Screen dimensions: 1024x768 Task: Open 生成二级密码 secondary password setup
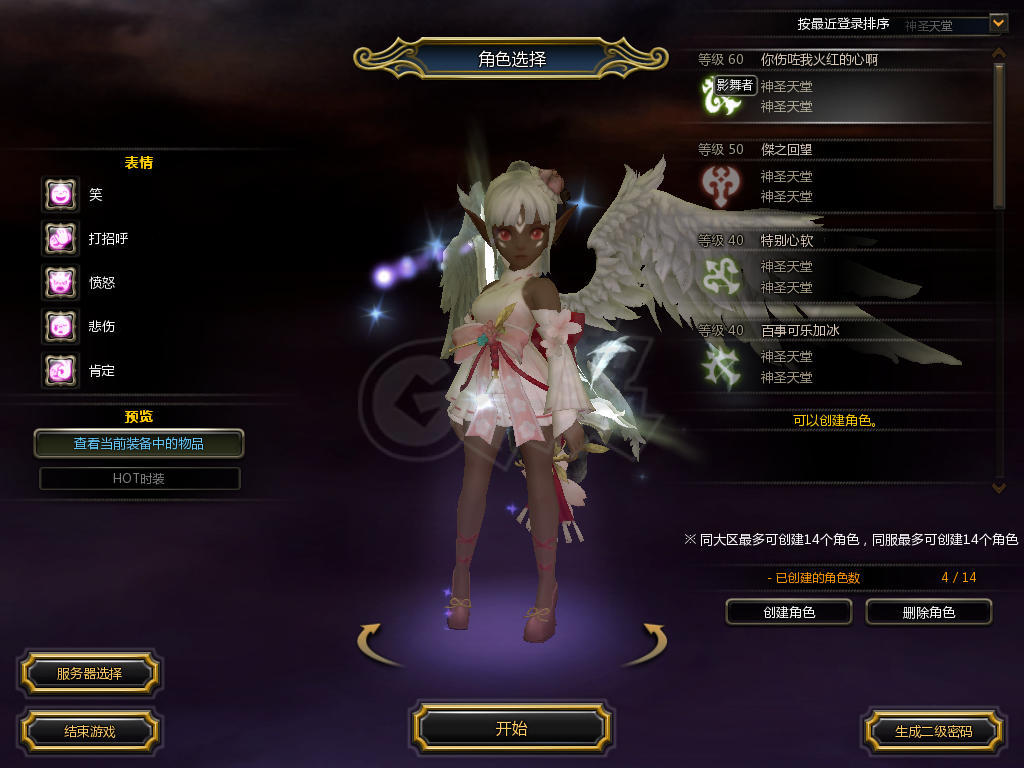(933, 731)
